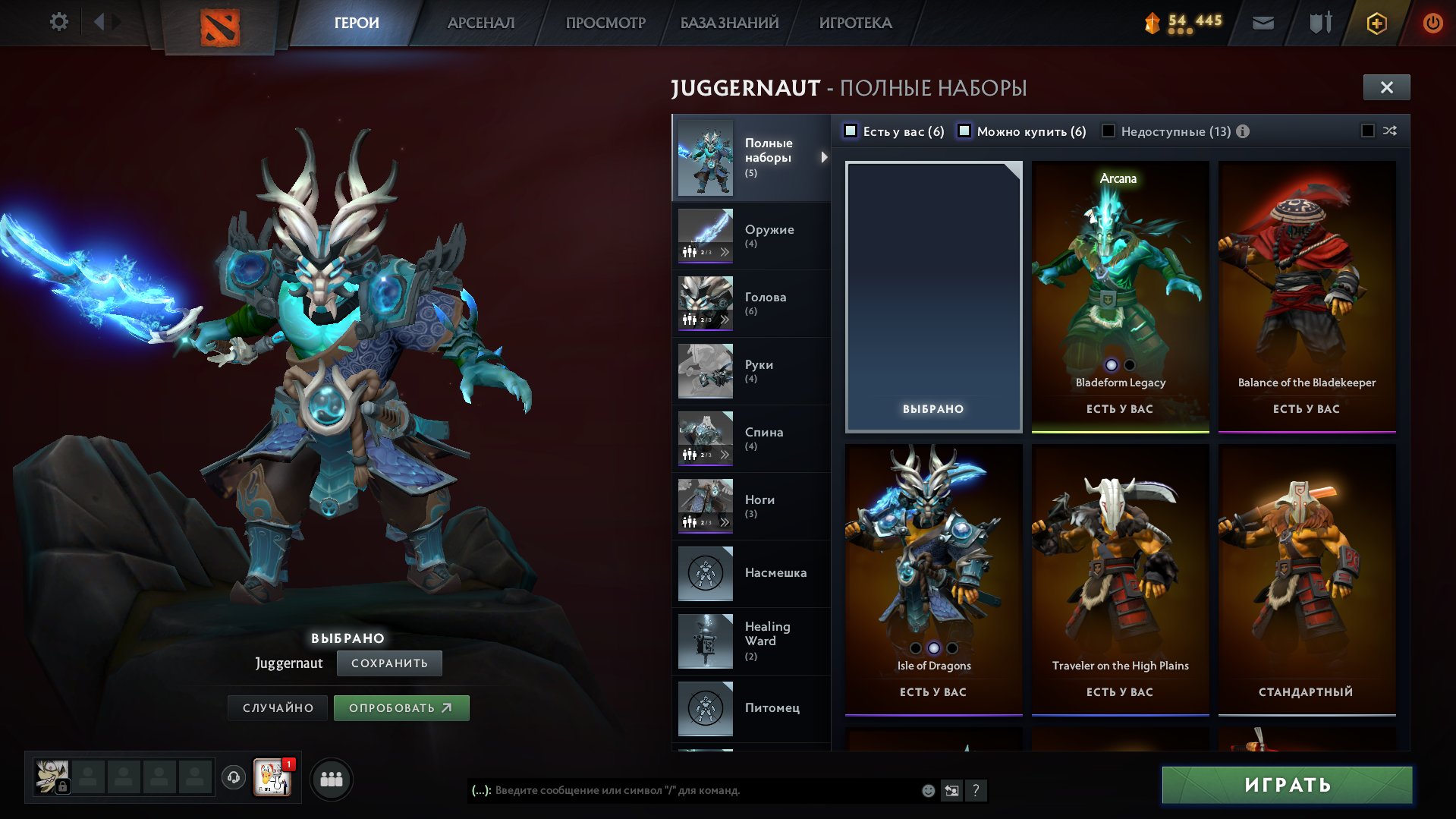Go to the База знаний tab
Viewport: 1456px width, 819px height.
(729, 23)
